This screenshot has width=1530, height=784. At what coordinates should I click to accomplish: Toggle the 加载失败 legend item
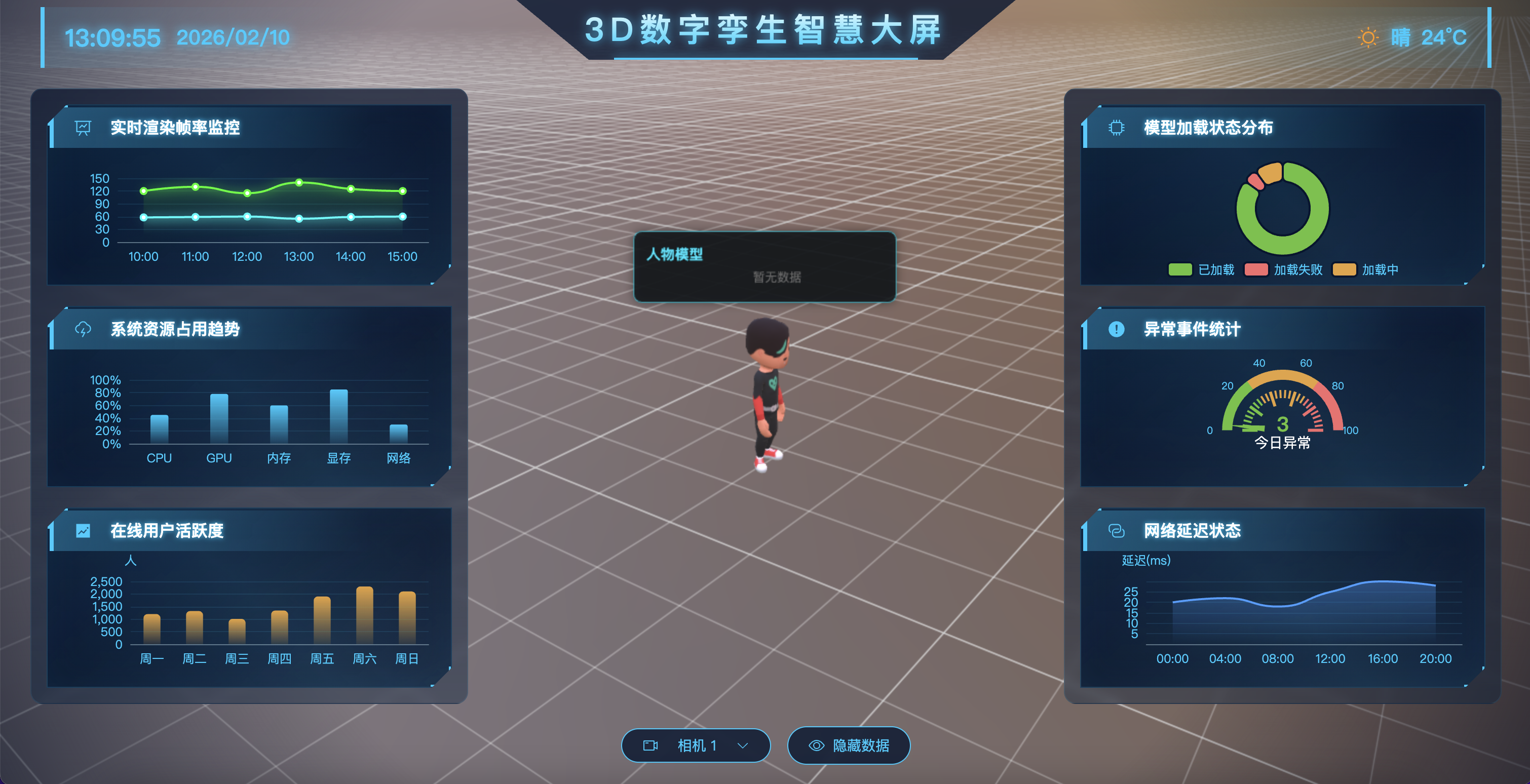tap(1280, 269)
